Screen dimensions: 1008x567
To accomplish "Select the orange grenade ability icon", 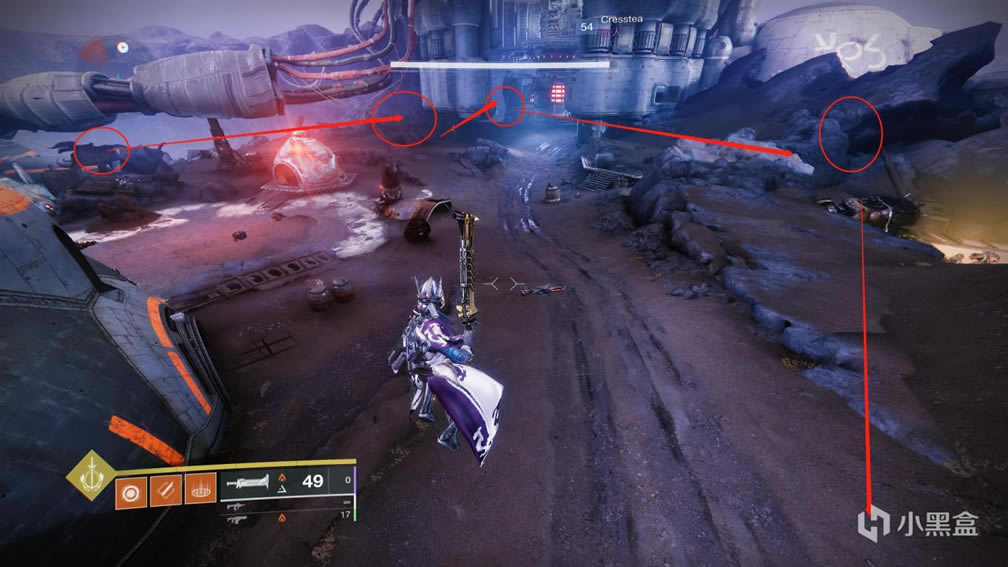I will click(129, 493).
